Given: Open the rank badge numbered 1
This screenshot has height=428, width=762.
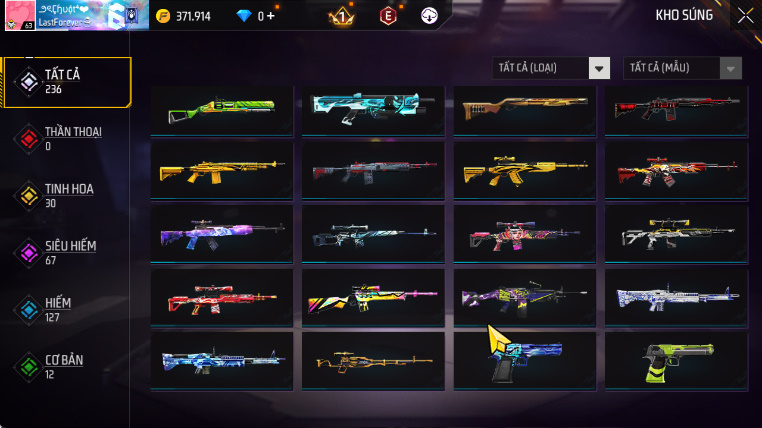Looking at the screenshot, I should pos(342,16).
